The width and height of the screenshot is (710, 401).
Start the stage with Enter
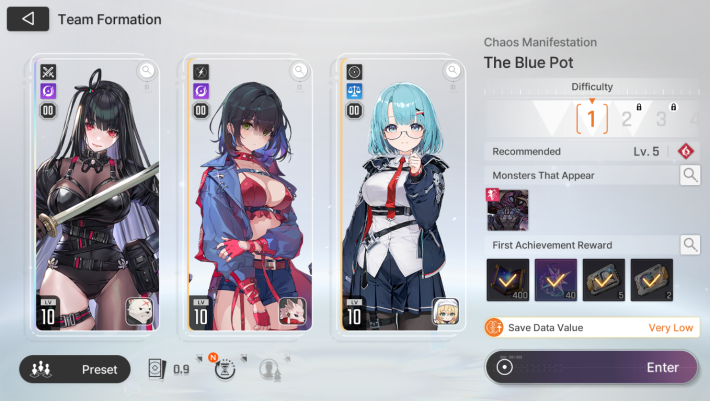point(591,367)
